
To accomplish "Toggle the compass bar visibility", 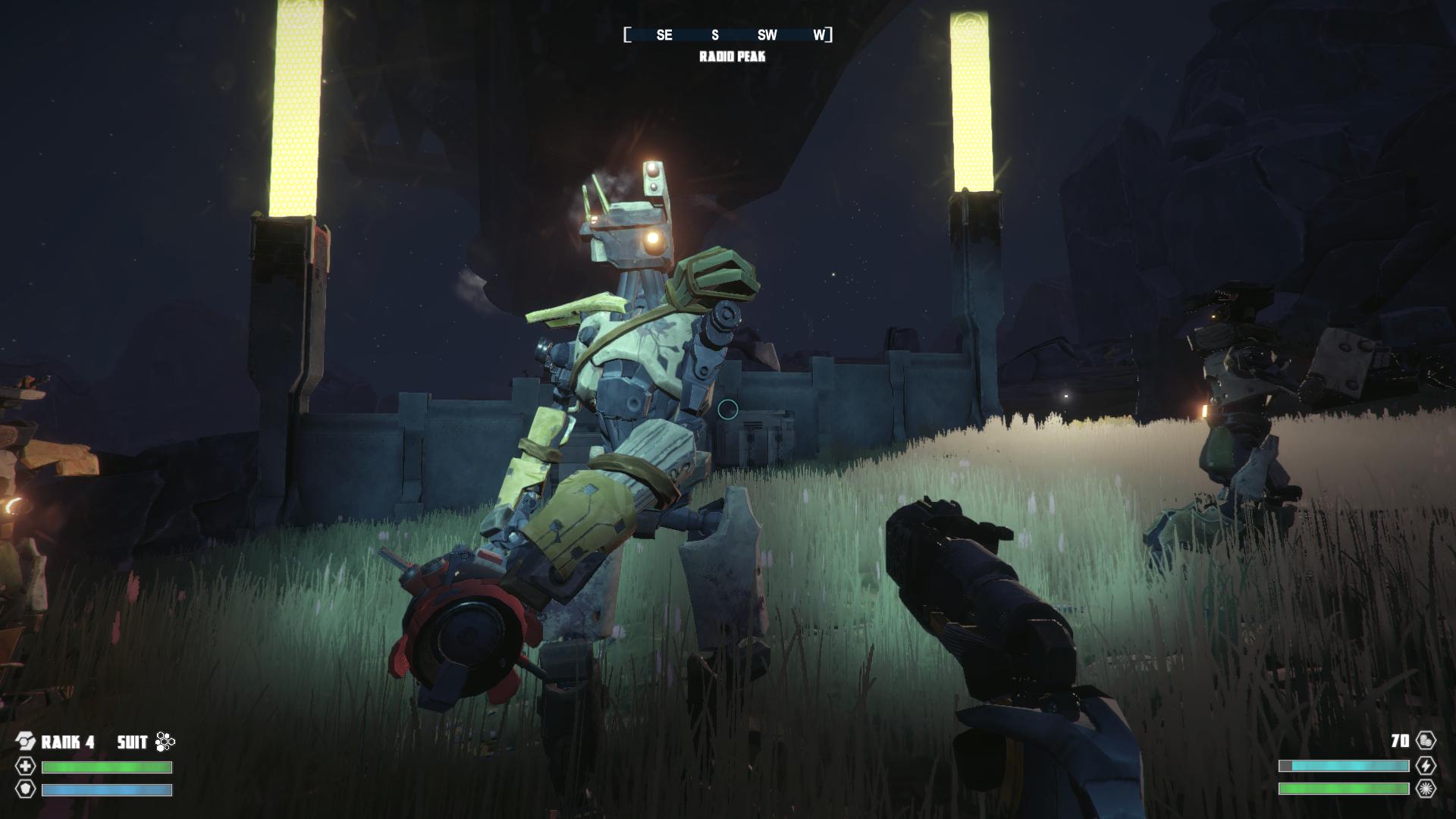I will 728,34.
